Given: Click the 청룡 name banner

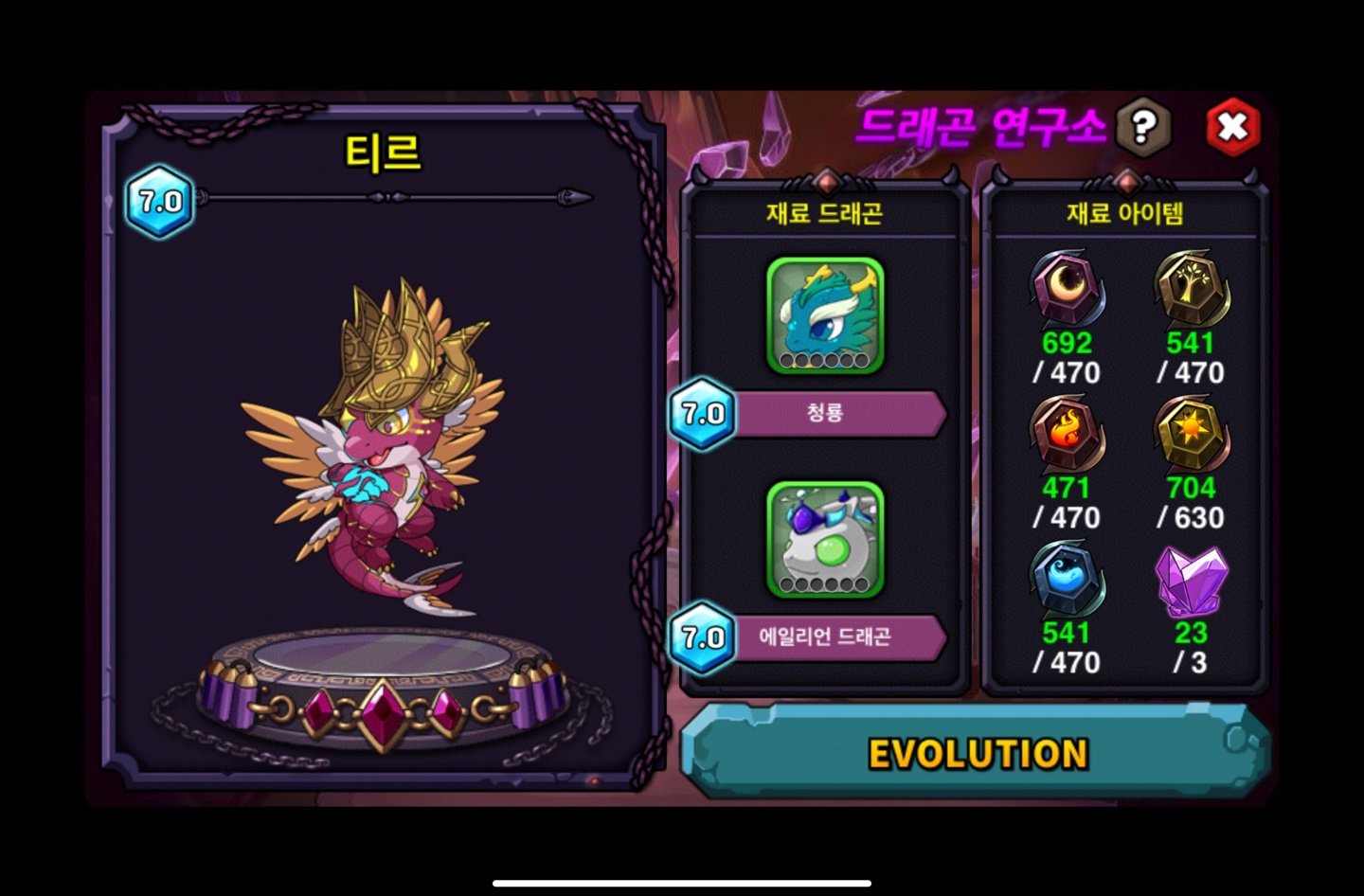Looking at the screenshot, I should (x=834, y=413).
